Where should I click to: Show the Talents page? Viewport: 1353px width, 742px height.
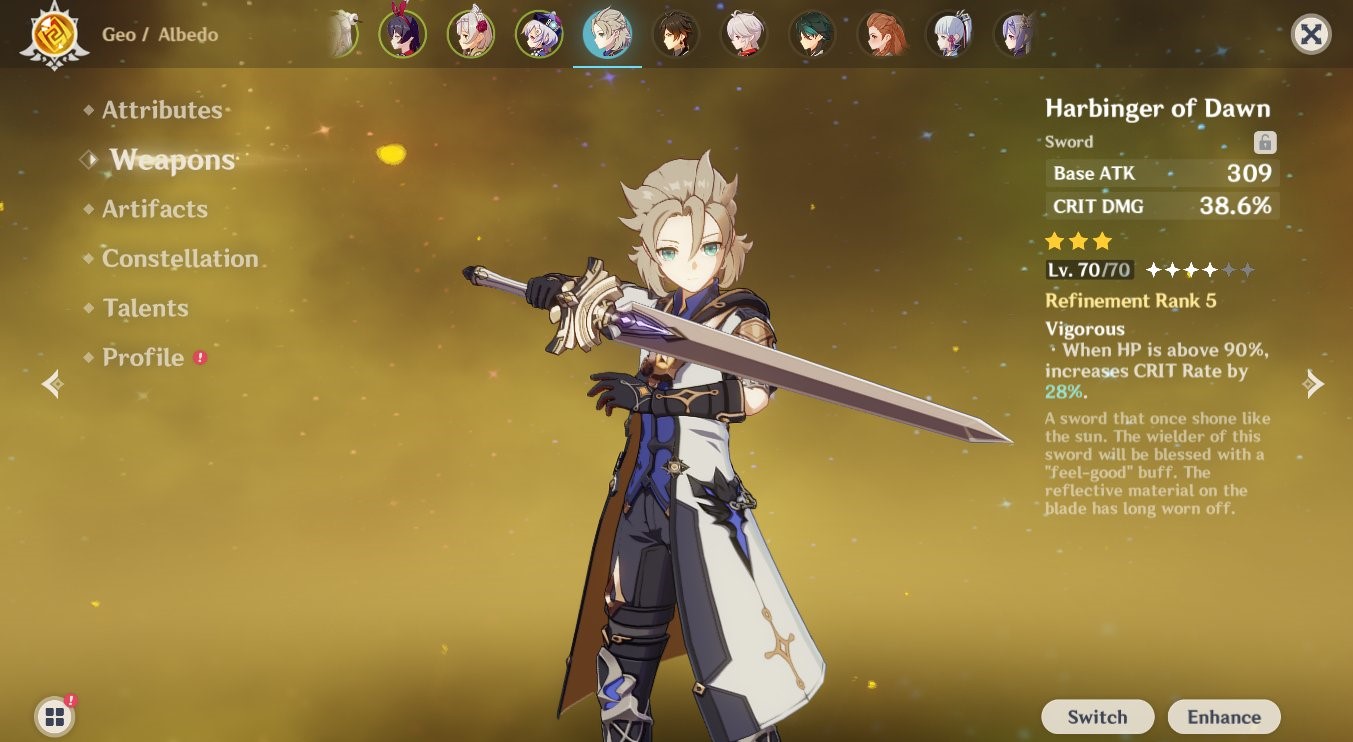tap(145, 308)
